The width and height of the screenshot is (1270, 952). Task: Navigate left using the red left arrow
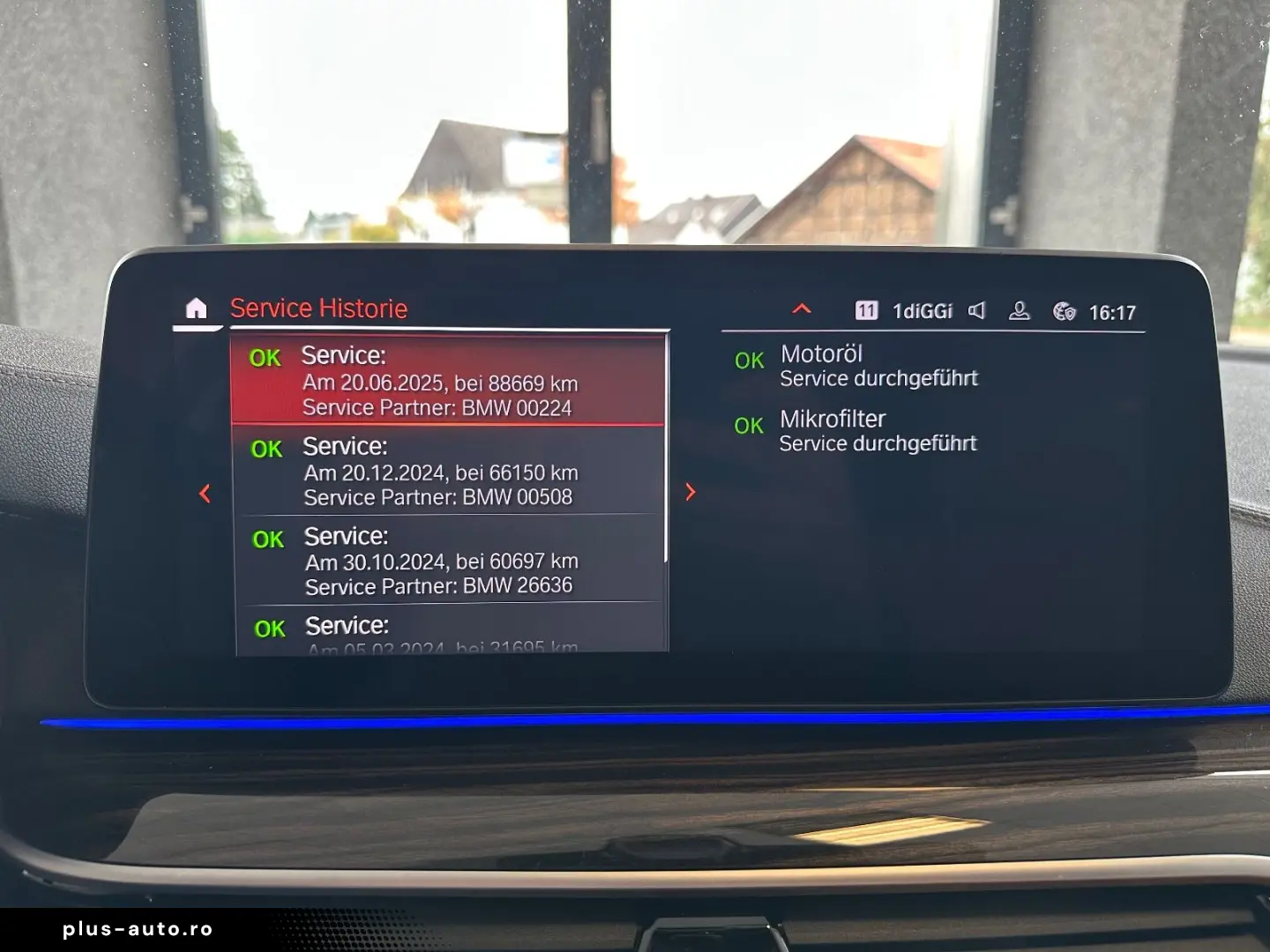pyautogui.click(x=205, y=492)
